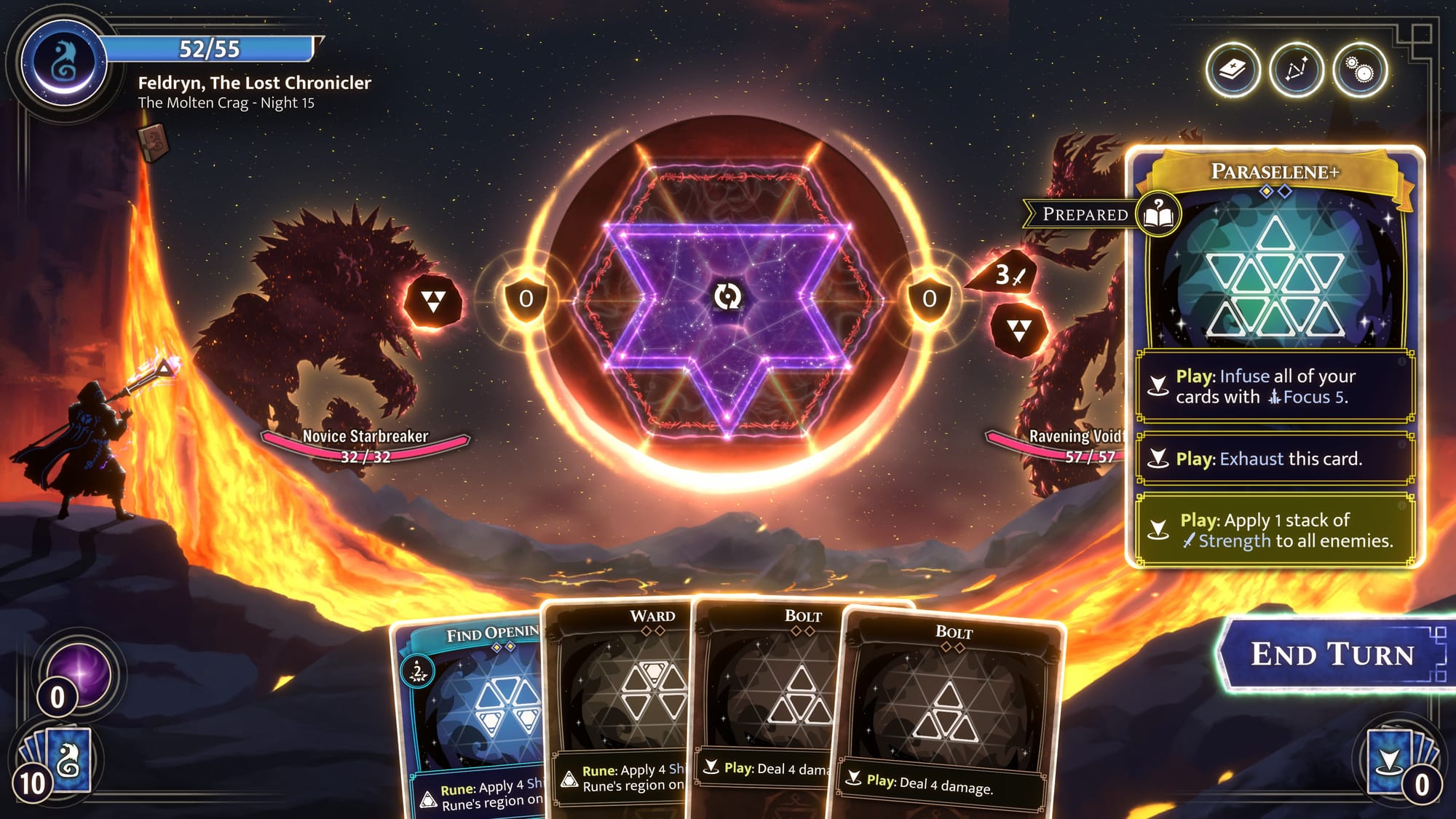Click Feldryn's seahorse portrait emblem
1456x819 pixels.
click(x=64, y=63)
